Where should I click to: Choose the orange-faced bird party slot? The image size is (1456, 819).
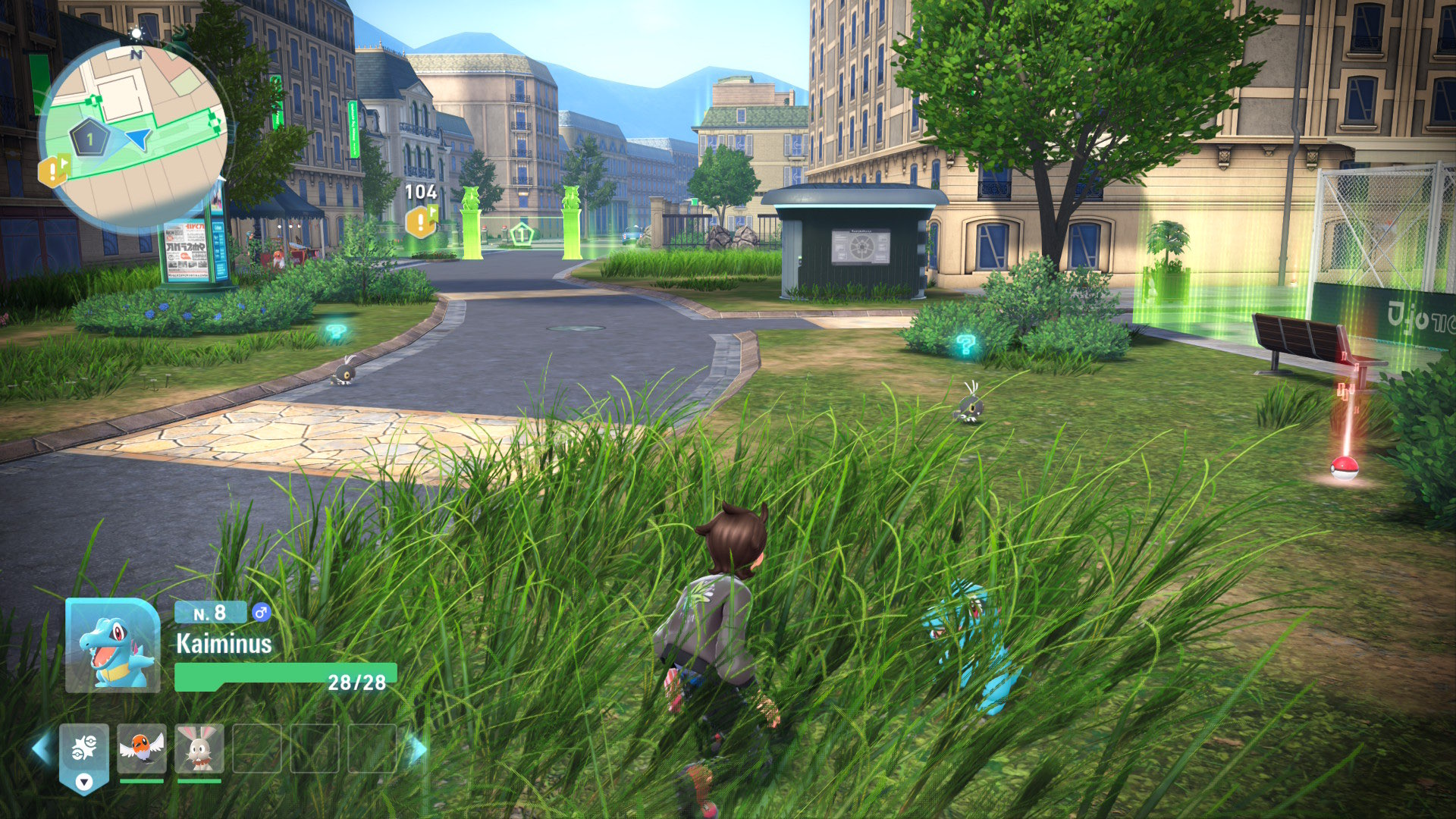(142, 748)
